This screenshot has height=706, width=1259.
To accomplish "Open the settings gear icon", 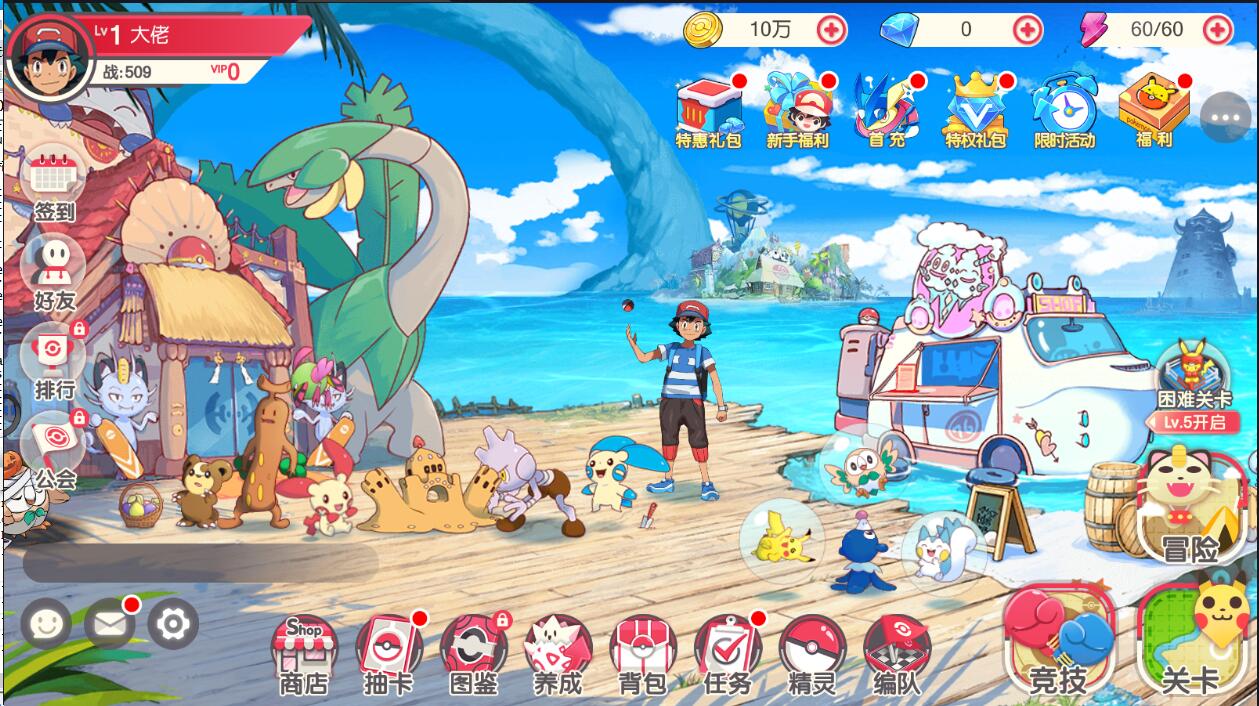I will pos(173,625).
